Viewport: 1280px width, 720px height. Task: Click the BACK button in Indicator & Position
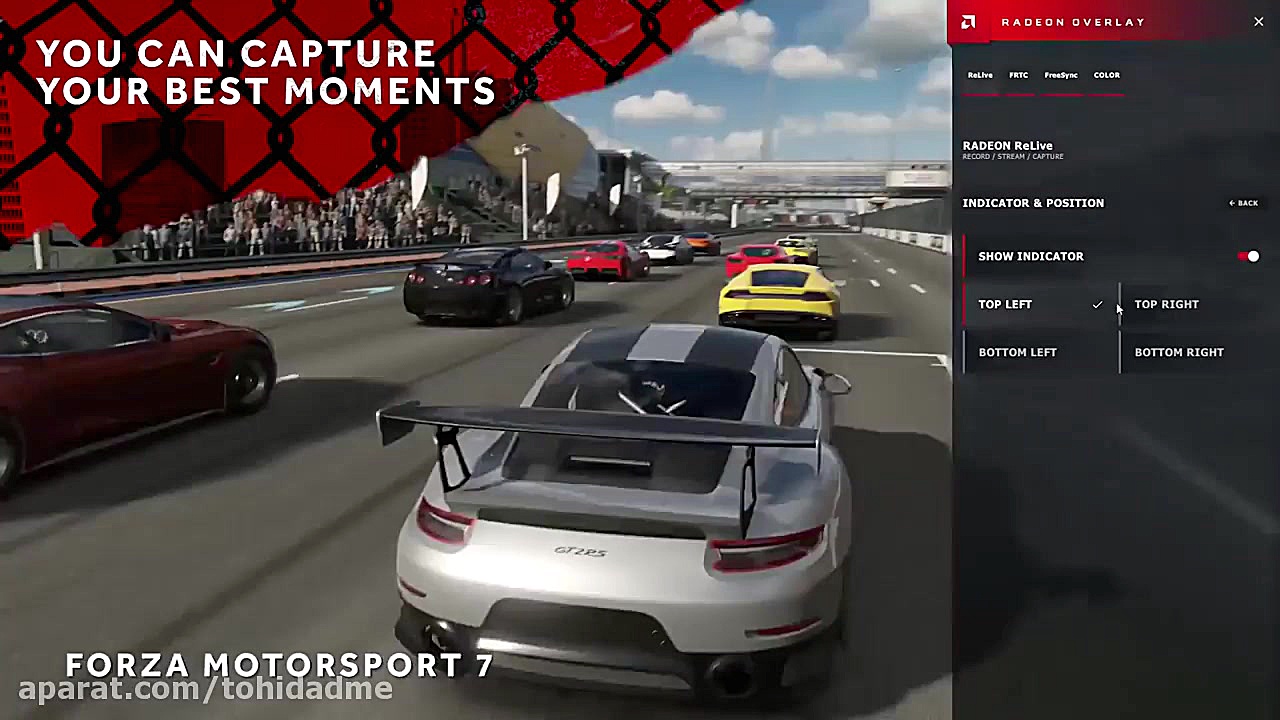click(1243, 203)
